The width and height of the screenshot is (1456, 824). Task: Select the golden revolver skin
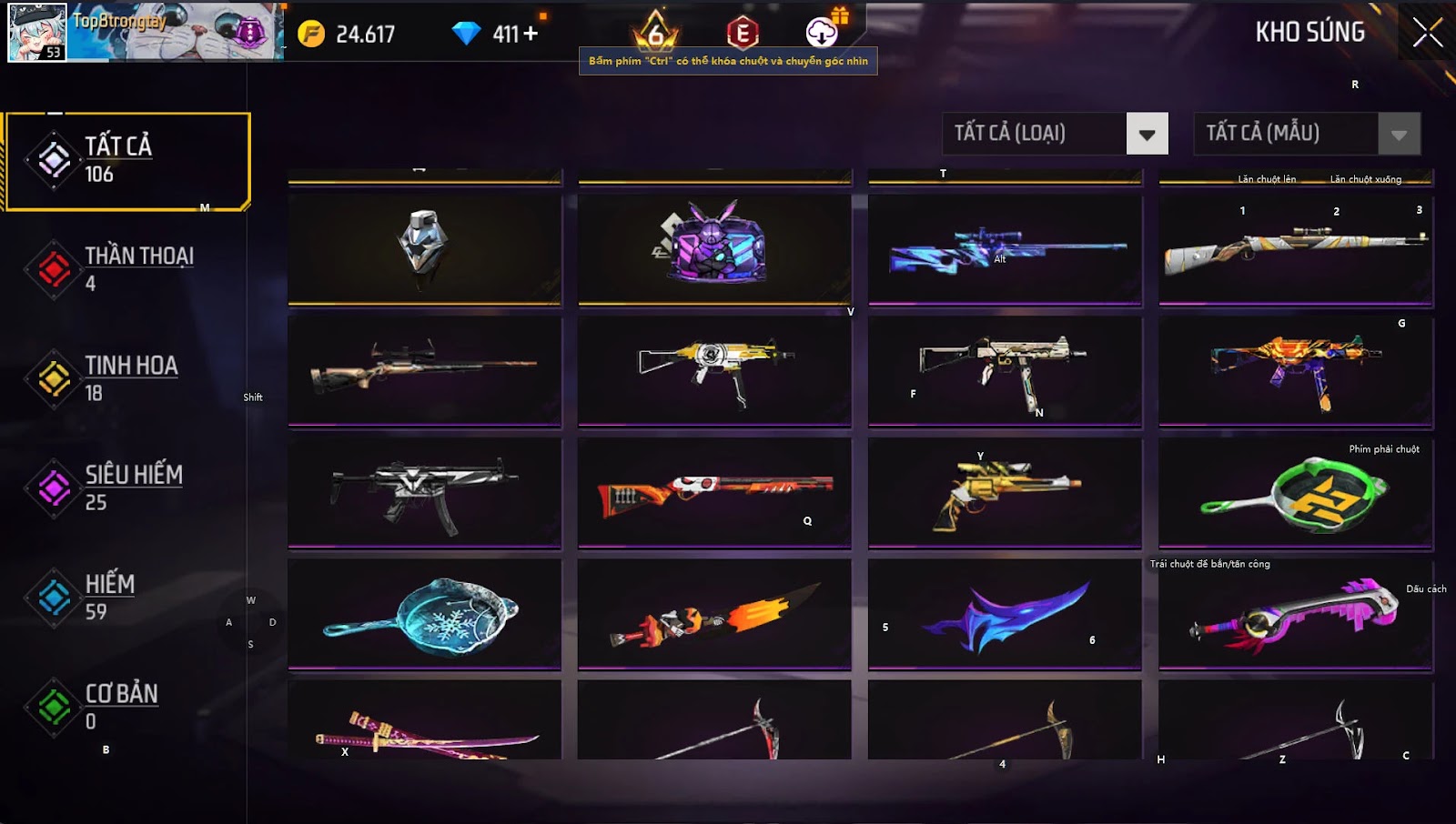tap(1005, 492)
